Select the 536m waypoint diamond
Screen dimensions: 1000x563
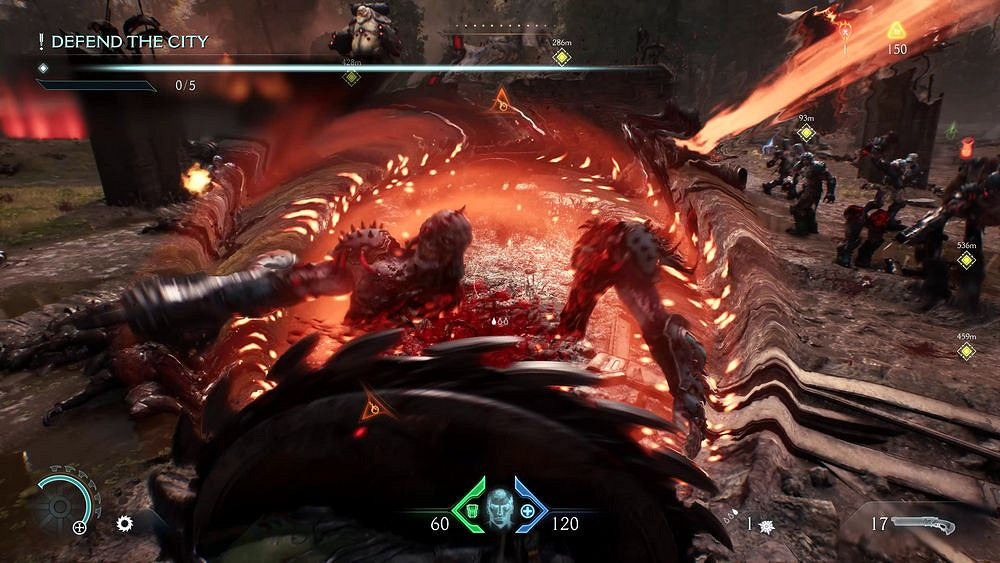[966, 260]
